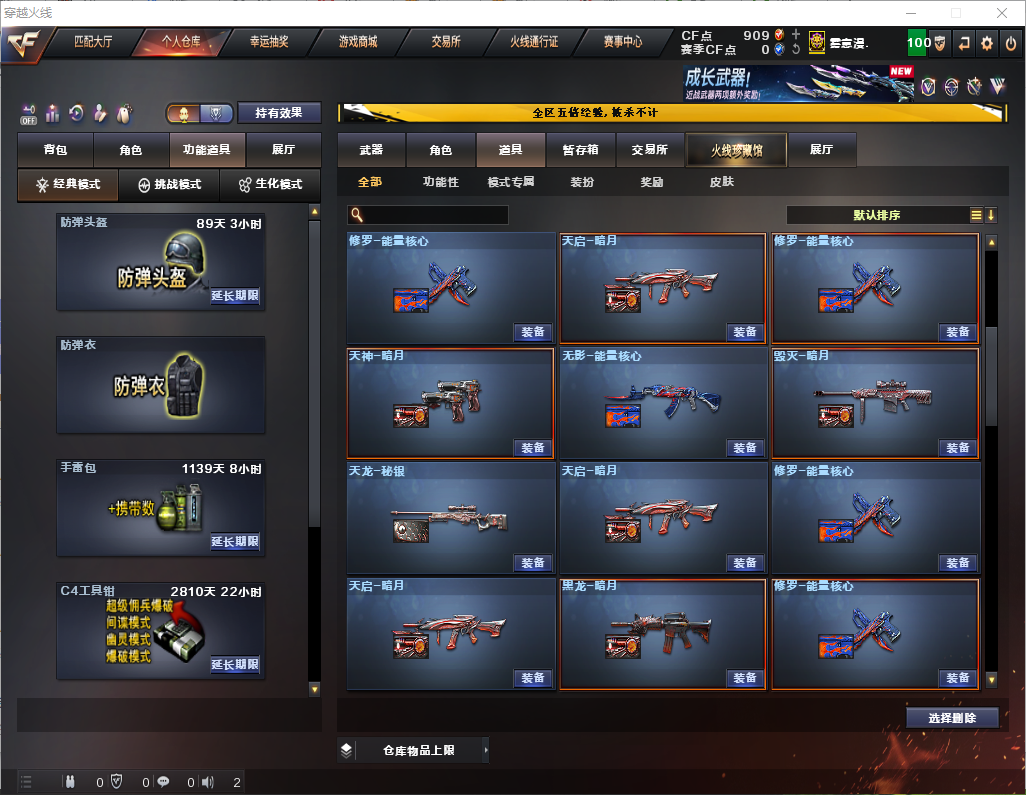The image size is (1026, 795).
Task: Close the game window
Action: click(1002, 13)
